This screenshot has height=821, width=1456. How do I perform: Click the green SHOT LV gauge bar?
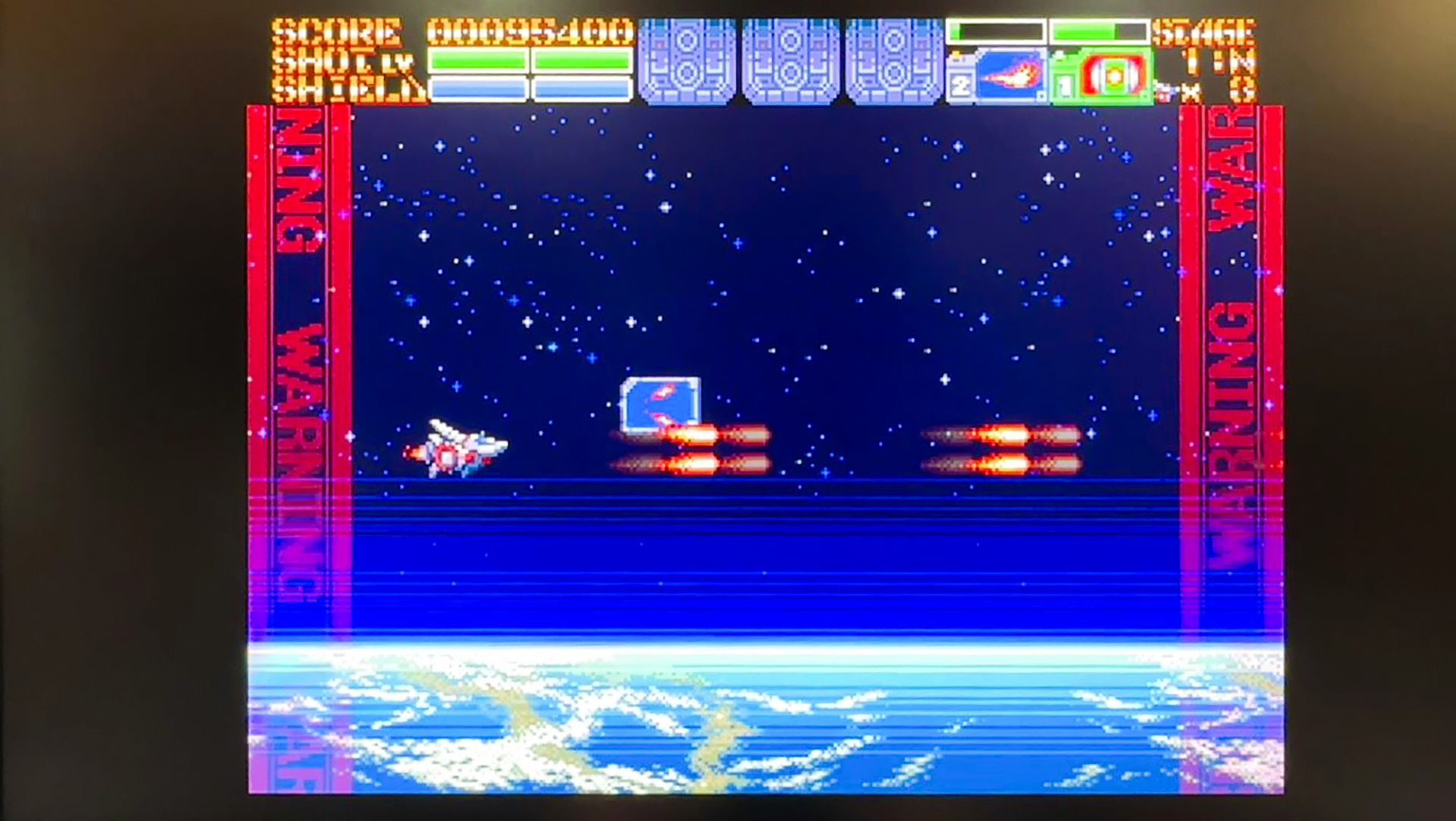point(531,62)
